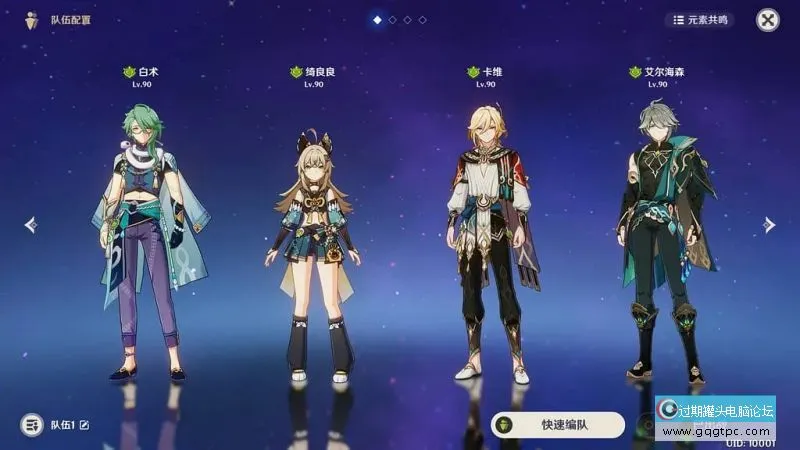800x450 pixels.
Task: Click the 快速编队 quick setup button
Action: point(558,424)
